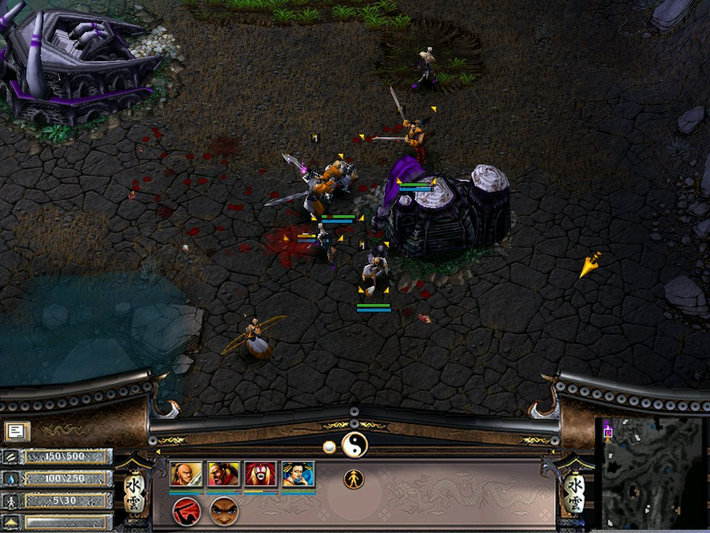Select the bald monk unit portrait
Viewport: 710px width, 533px height.
[x=186, y=474]
